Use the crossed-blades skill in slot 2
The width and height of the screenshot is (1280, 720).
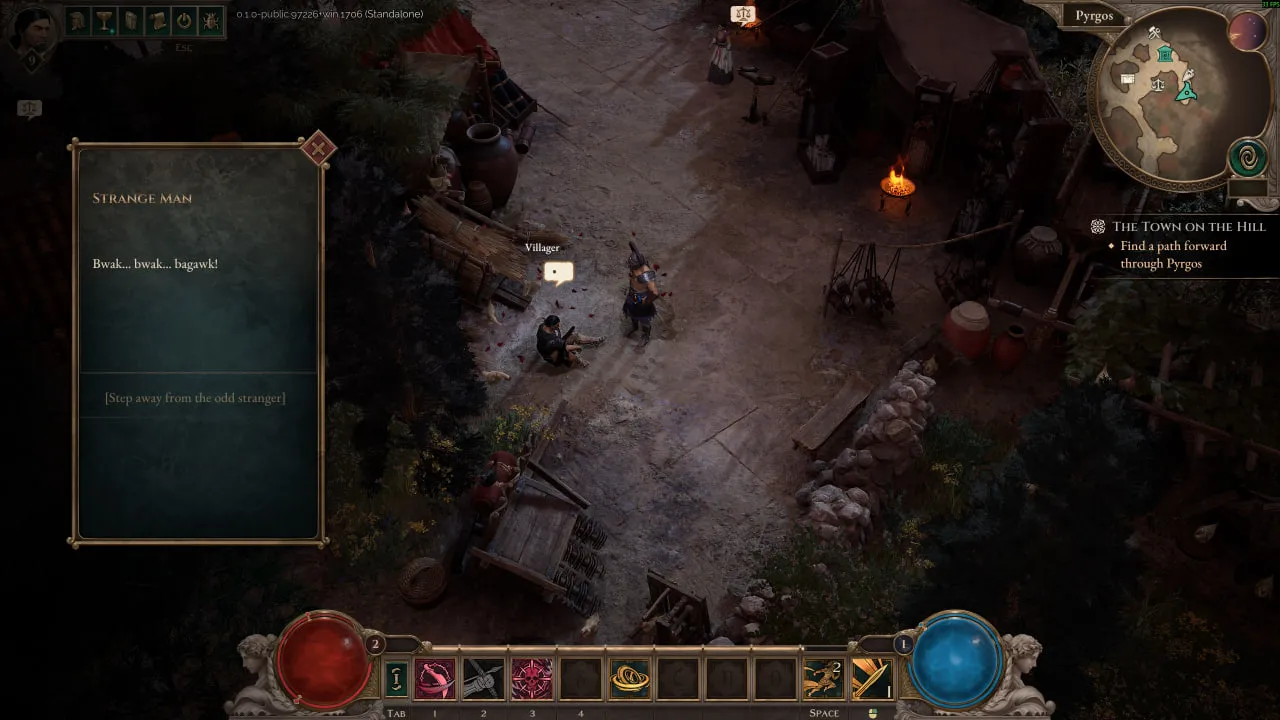(x=483, y=679)
